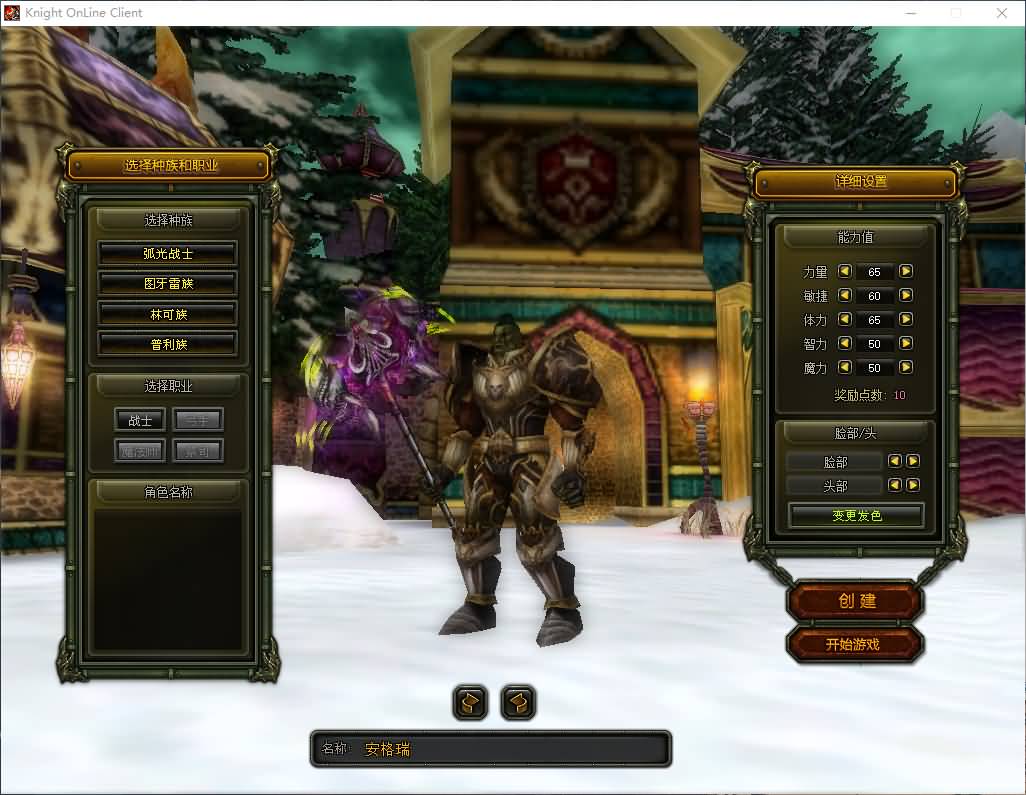Close the Knight OnLine Client window
Viewport: 1026px width, 795px height.
(1002, 13)
